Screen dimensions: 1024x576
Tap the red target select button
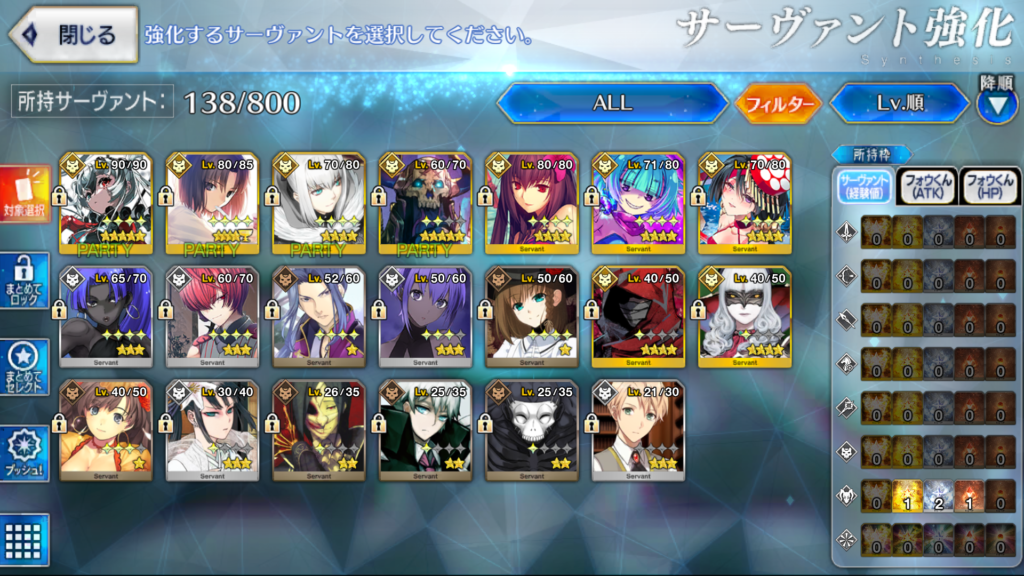coord(24,196)
